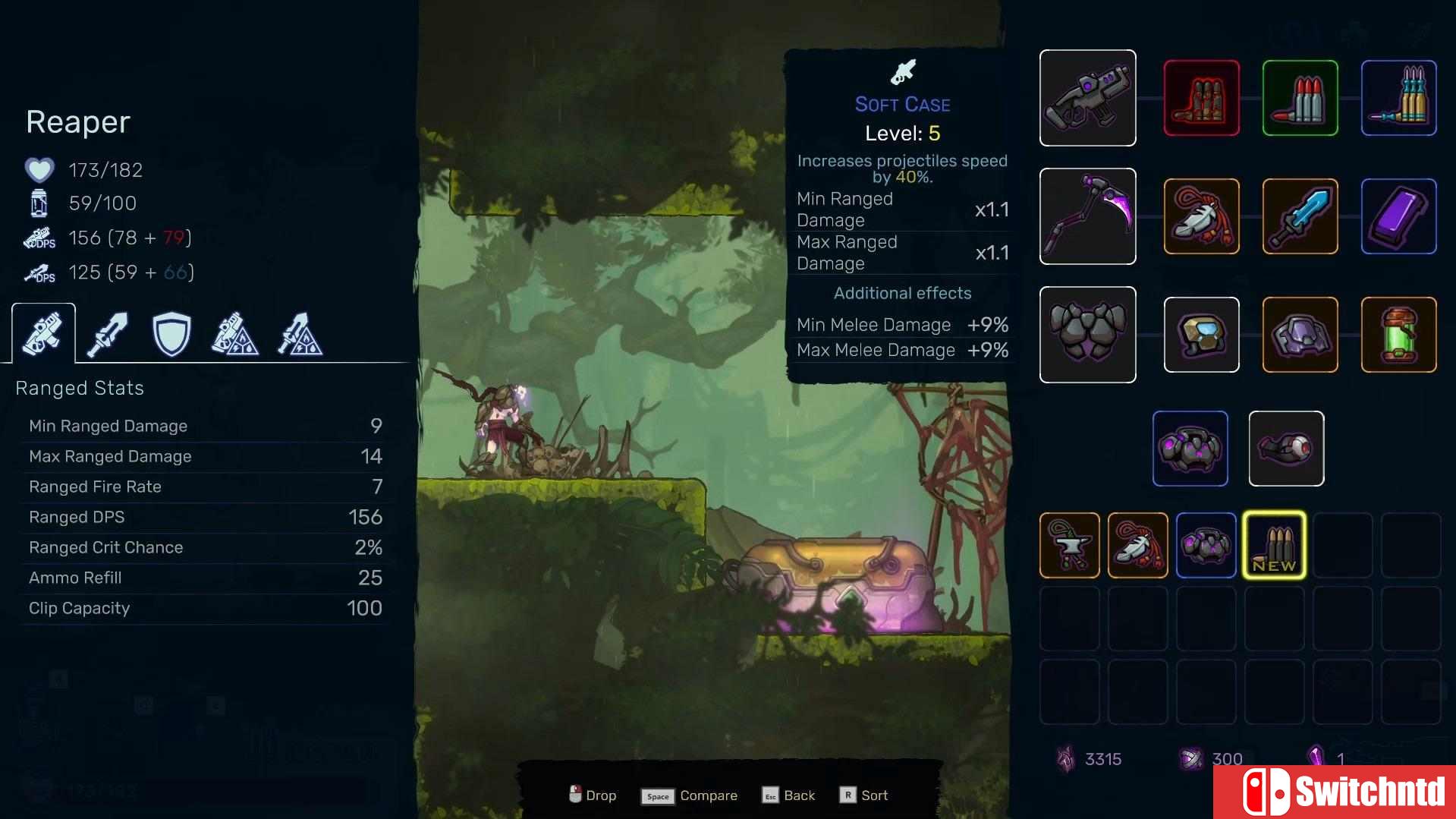1456x819 pixels.
Task: Click the eyeball drone companion slot
Action: [x=1286, y=448]
